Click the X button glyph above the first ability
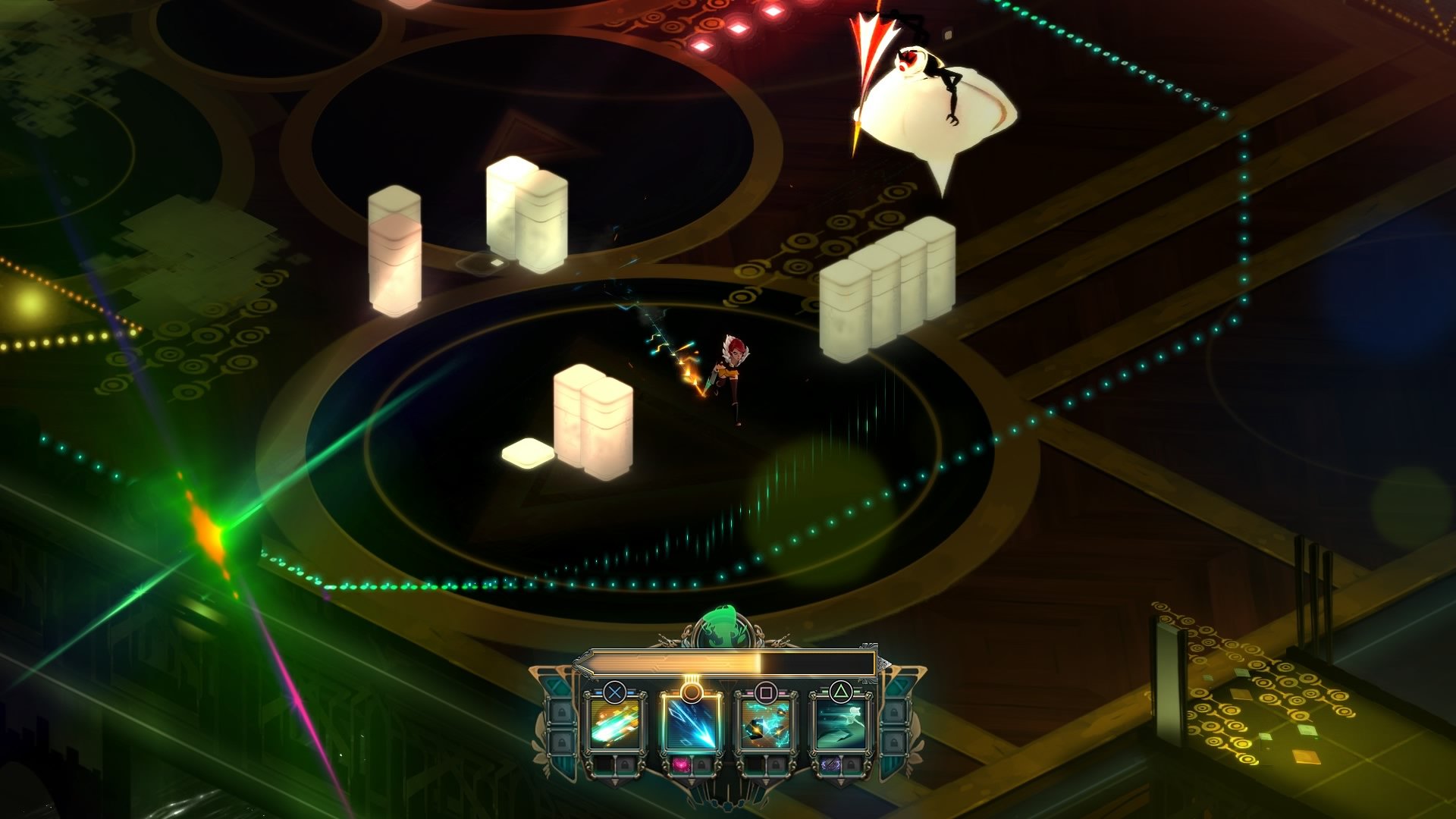Viewport: 1456px width, 819px height. tap(616, 692)
